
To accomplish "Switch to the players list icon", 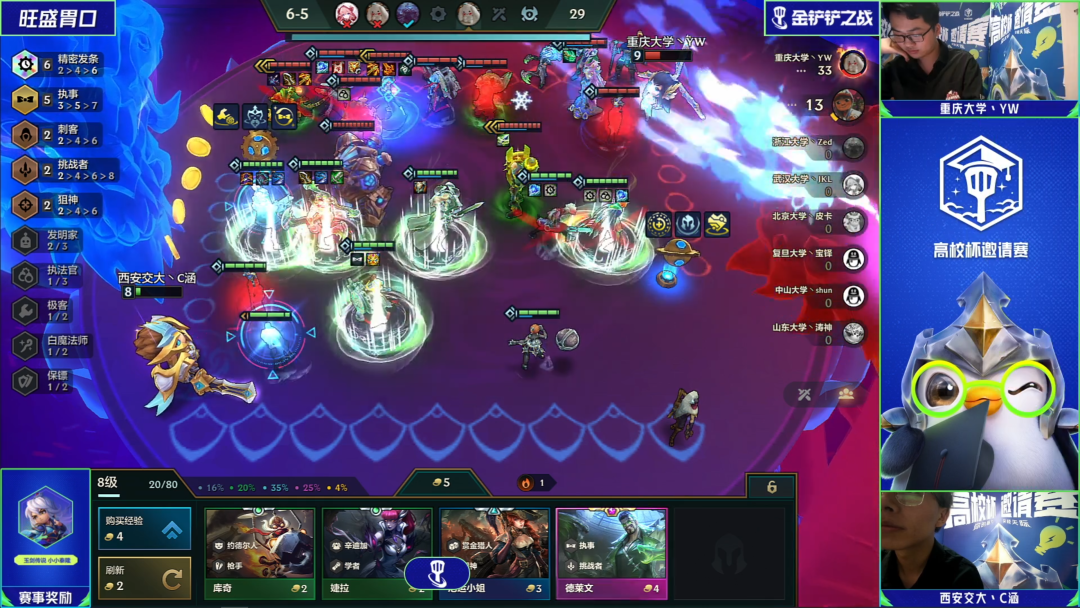I will (x=846, y=394).
